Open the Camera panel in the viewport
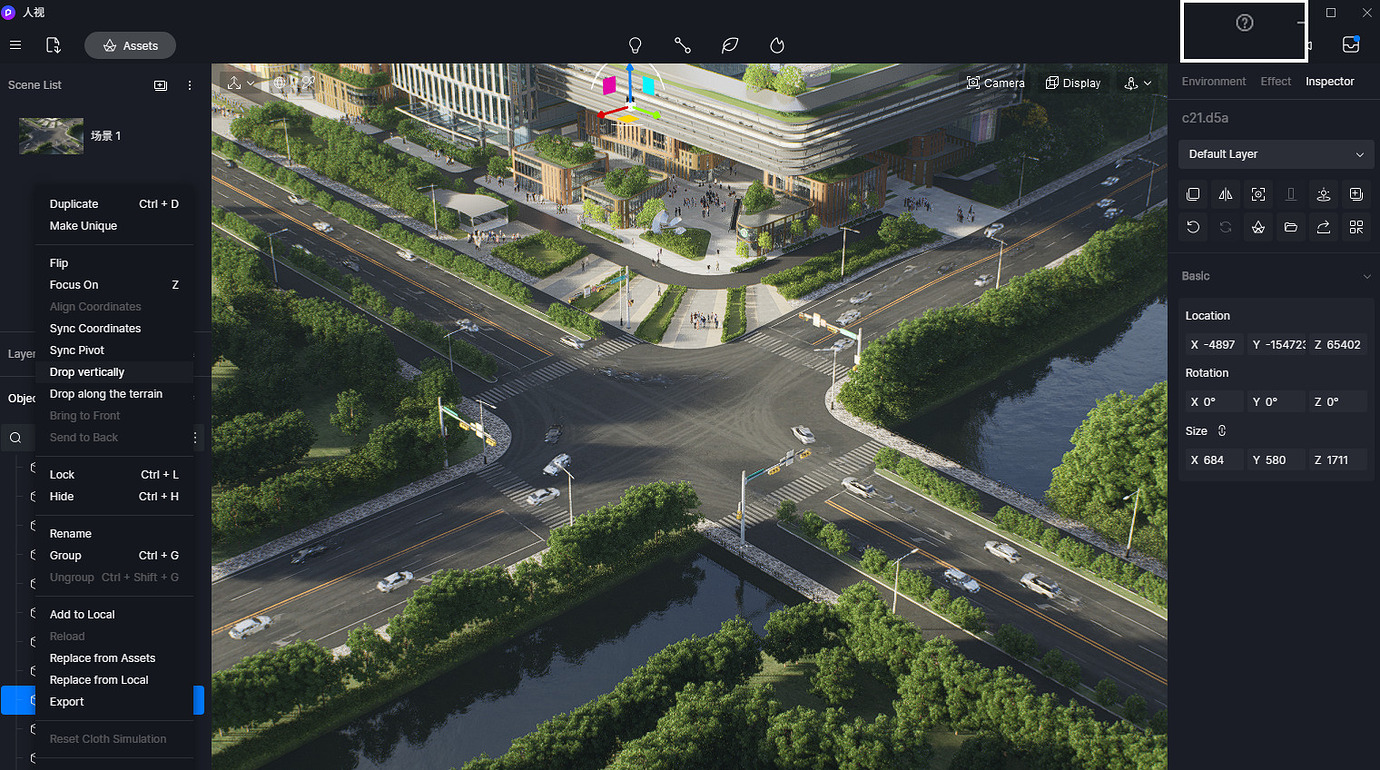Screen dimensions: 1380x770 pos(995,82)
